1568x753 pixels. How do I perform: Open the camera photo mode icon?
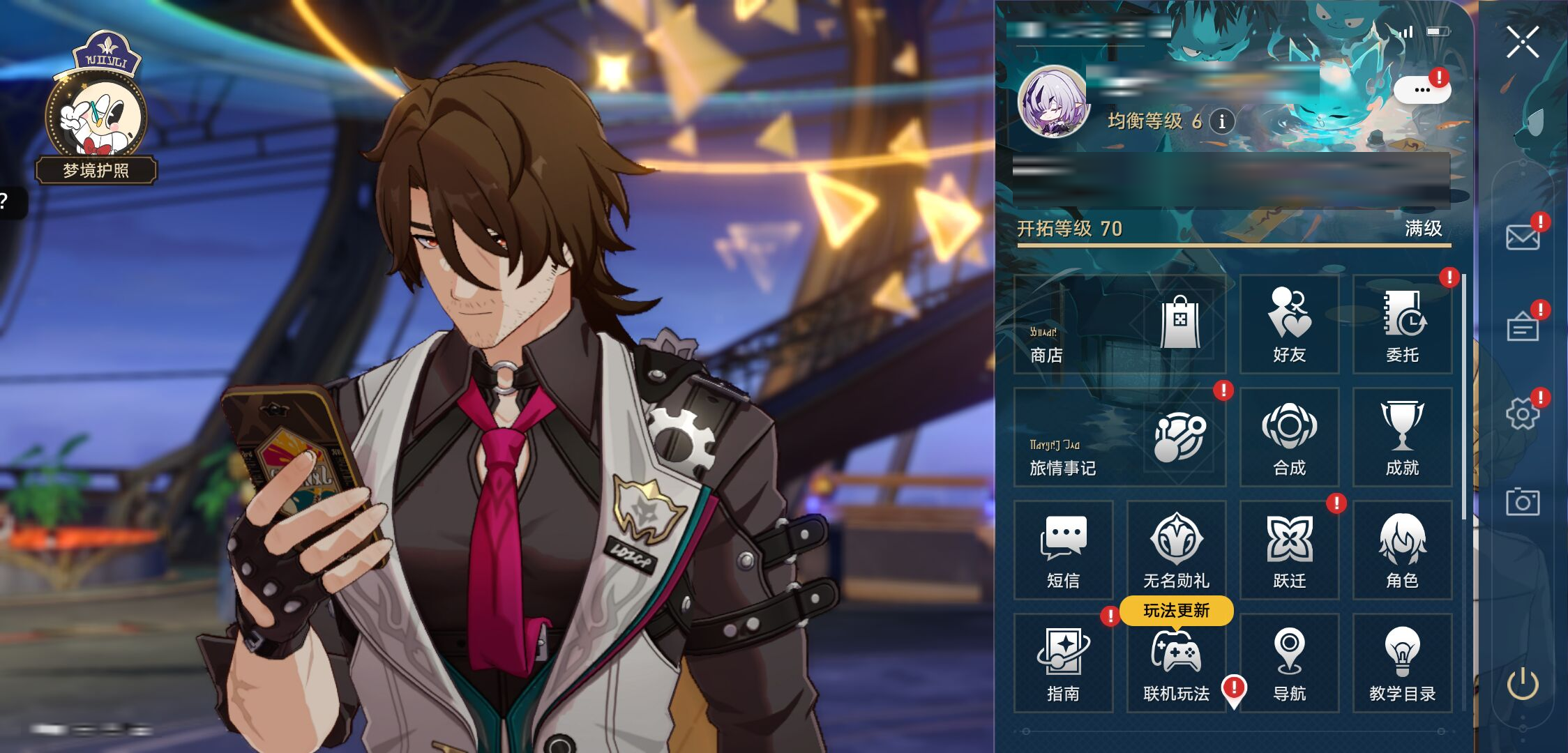coord(1522,502)
